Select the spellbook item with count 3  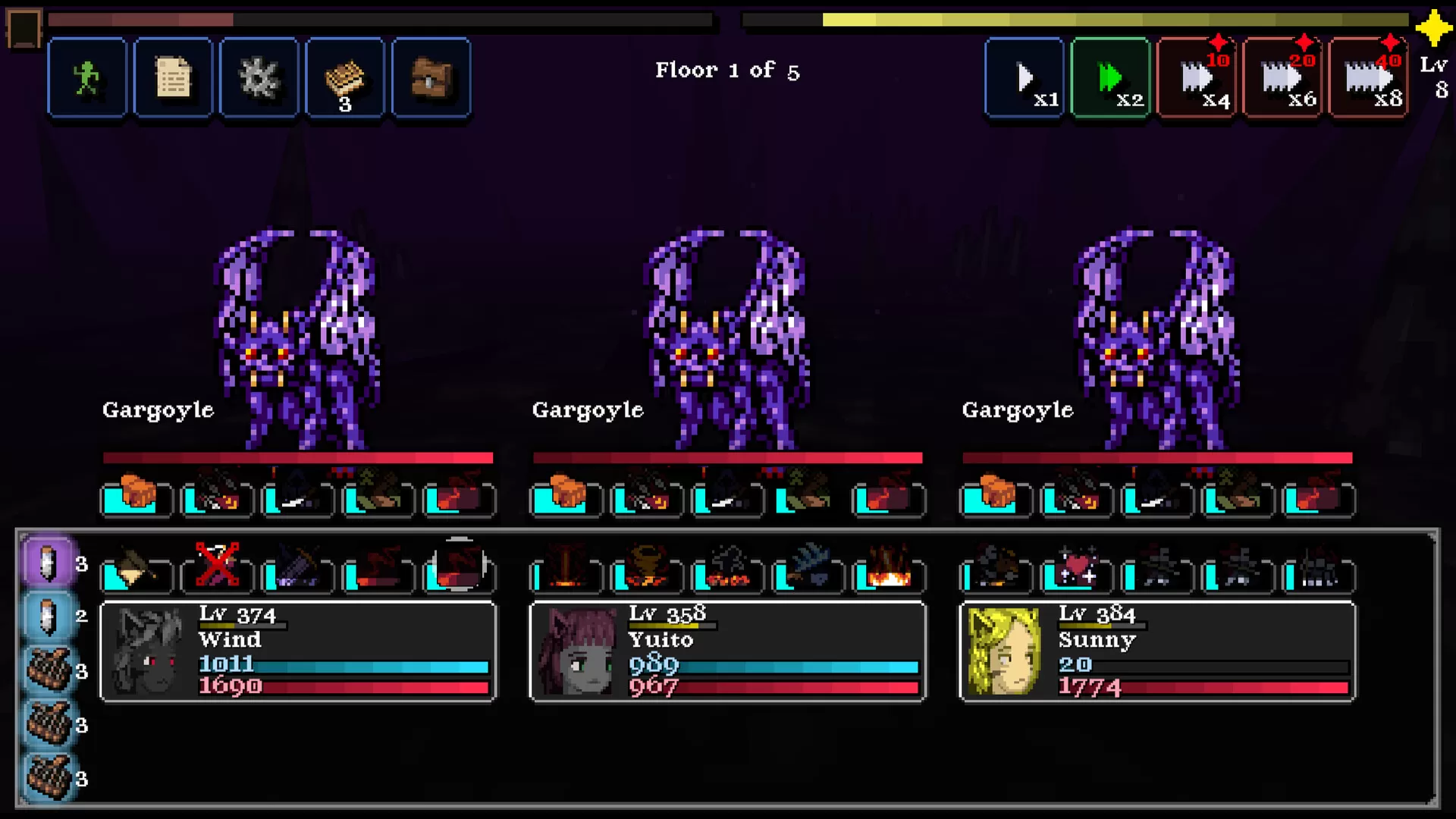coord(345,78)
